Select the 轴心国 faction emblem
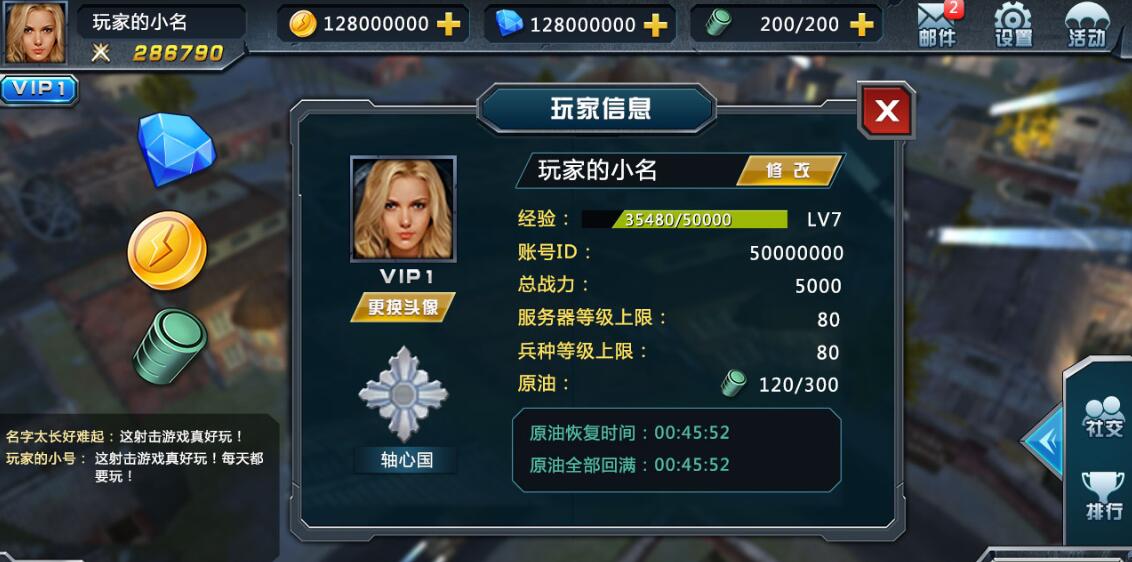This screenshot has height=562, width=1132. (404, 394)
